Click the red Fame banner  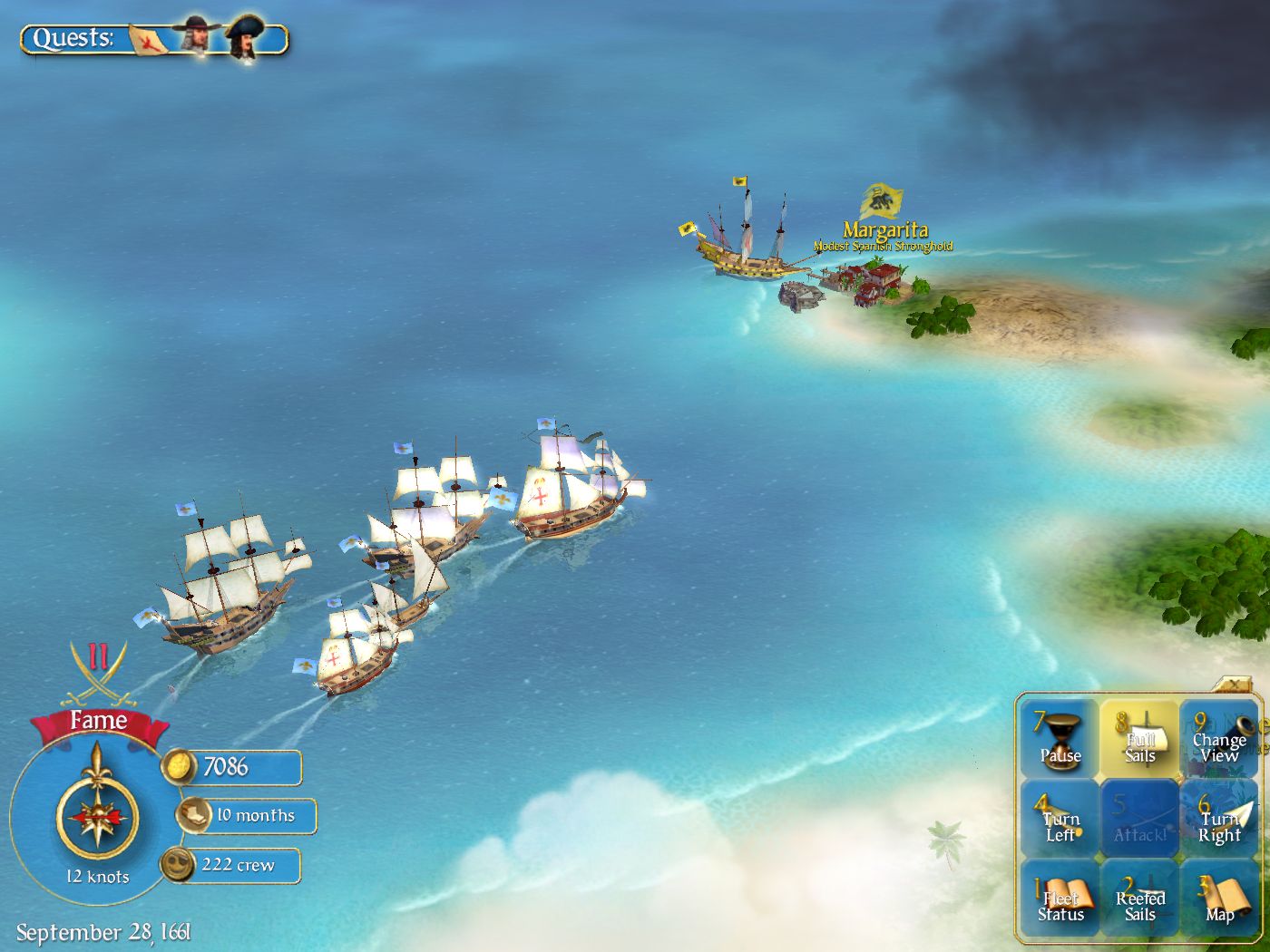[x=98, y=722]
